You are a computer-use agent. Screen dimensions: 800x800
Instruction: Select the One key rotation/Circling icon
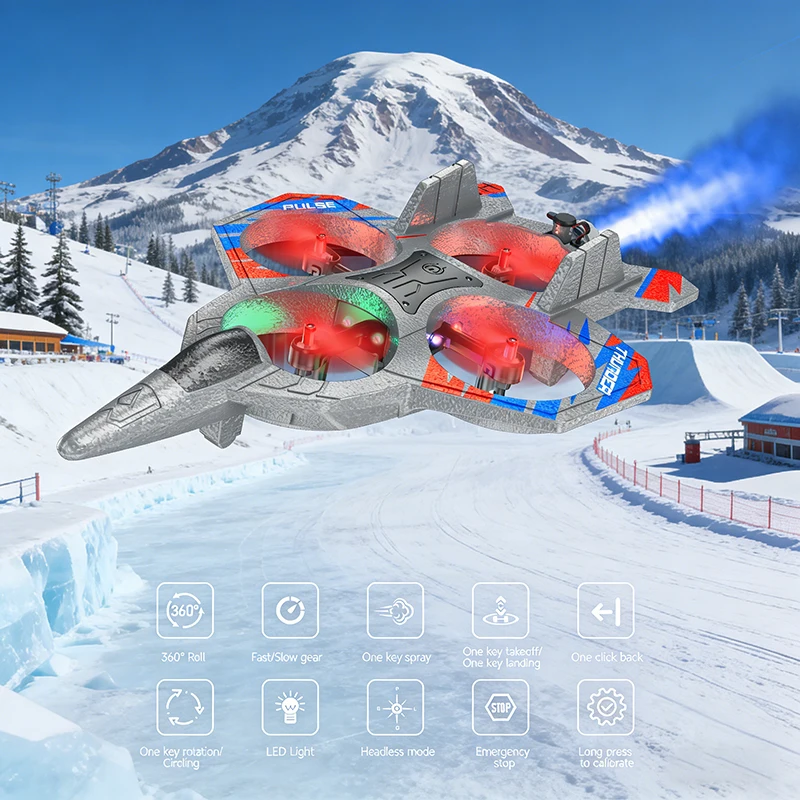tap(185, 707)
